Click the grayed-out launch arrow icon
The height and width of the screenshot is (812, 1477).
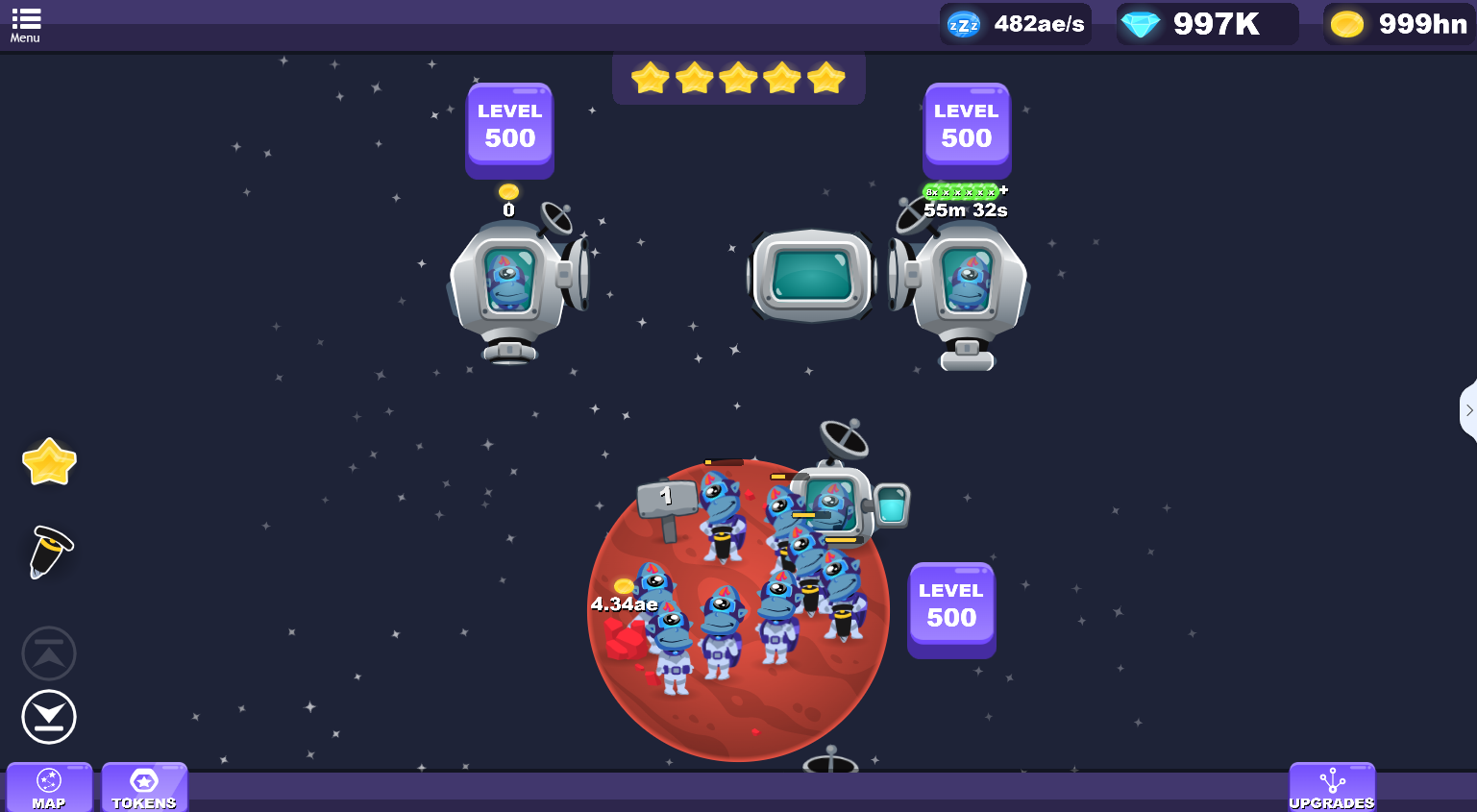[49, 652]
